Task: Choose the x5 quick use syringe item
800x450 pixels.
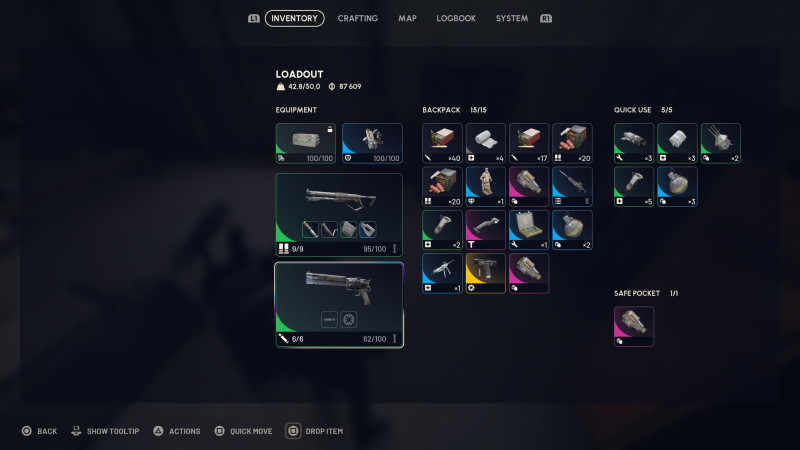Action: point(634,186)
